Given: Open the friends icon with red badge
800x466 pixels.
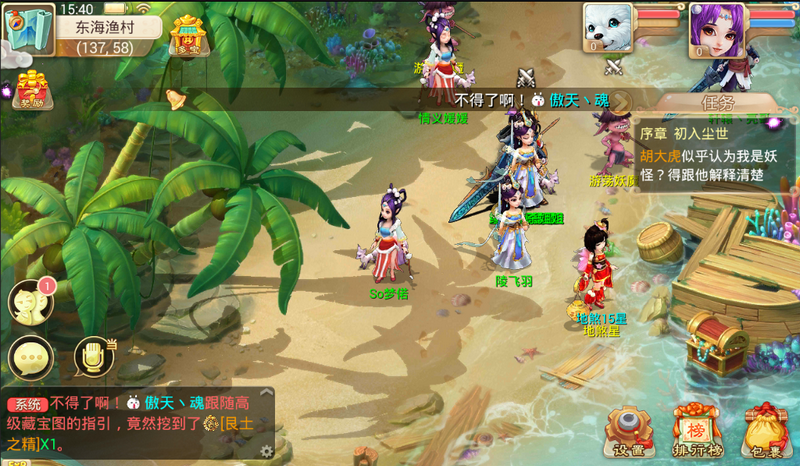Looking at the screenshot, I should point(30,300).
